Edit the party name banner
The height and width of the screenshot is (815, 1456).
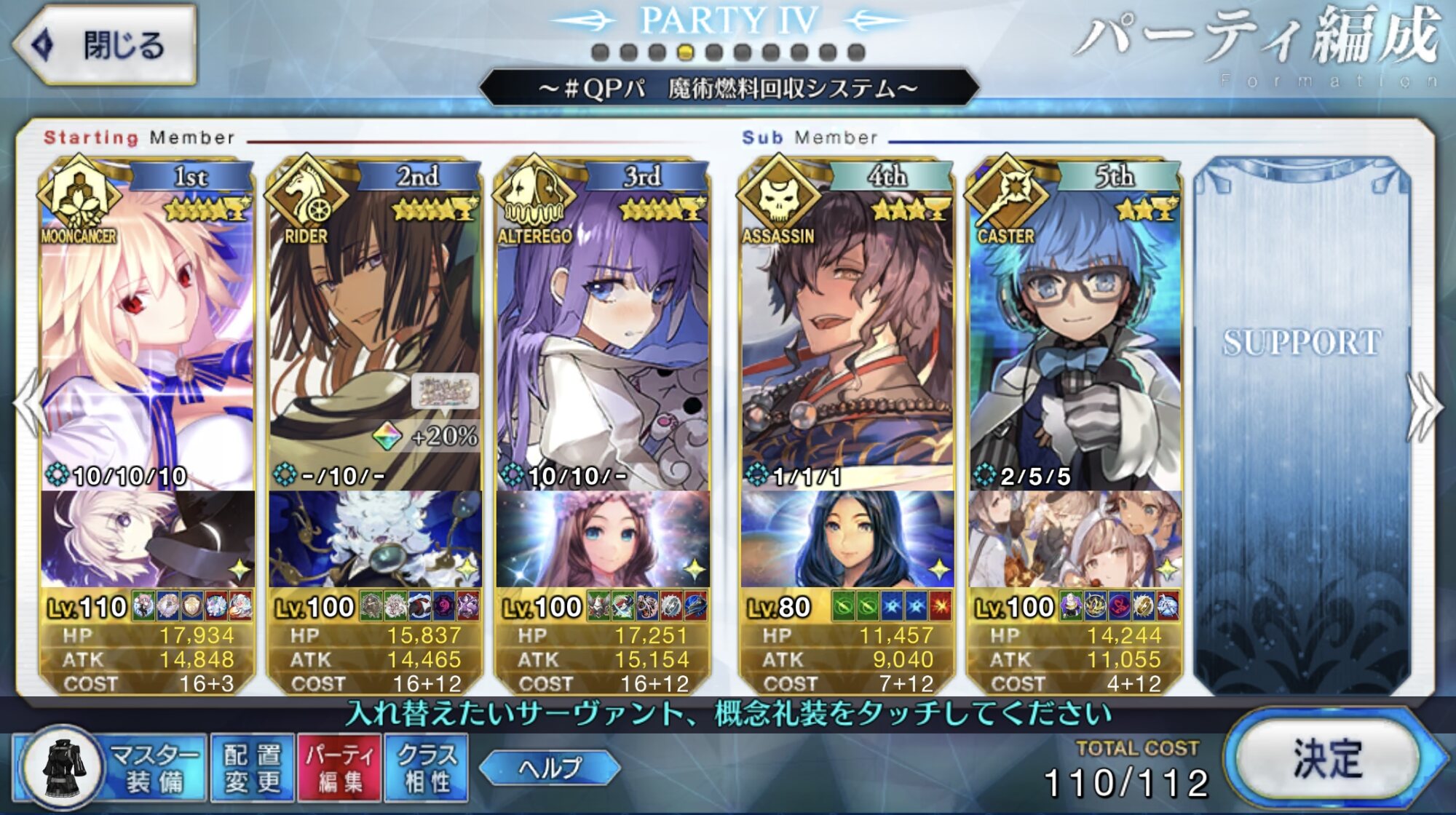click(x=728, y=89)
